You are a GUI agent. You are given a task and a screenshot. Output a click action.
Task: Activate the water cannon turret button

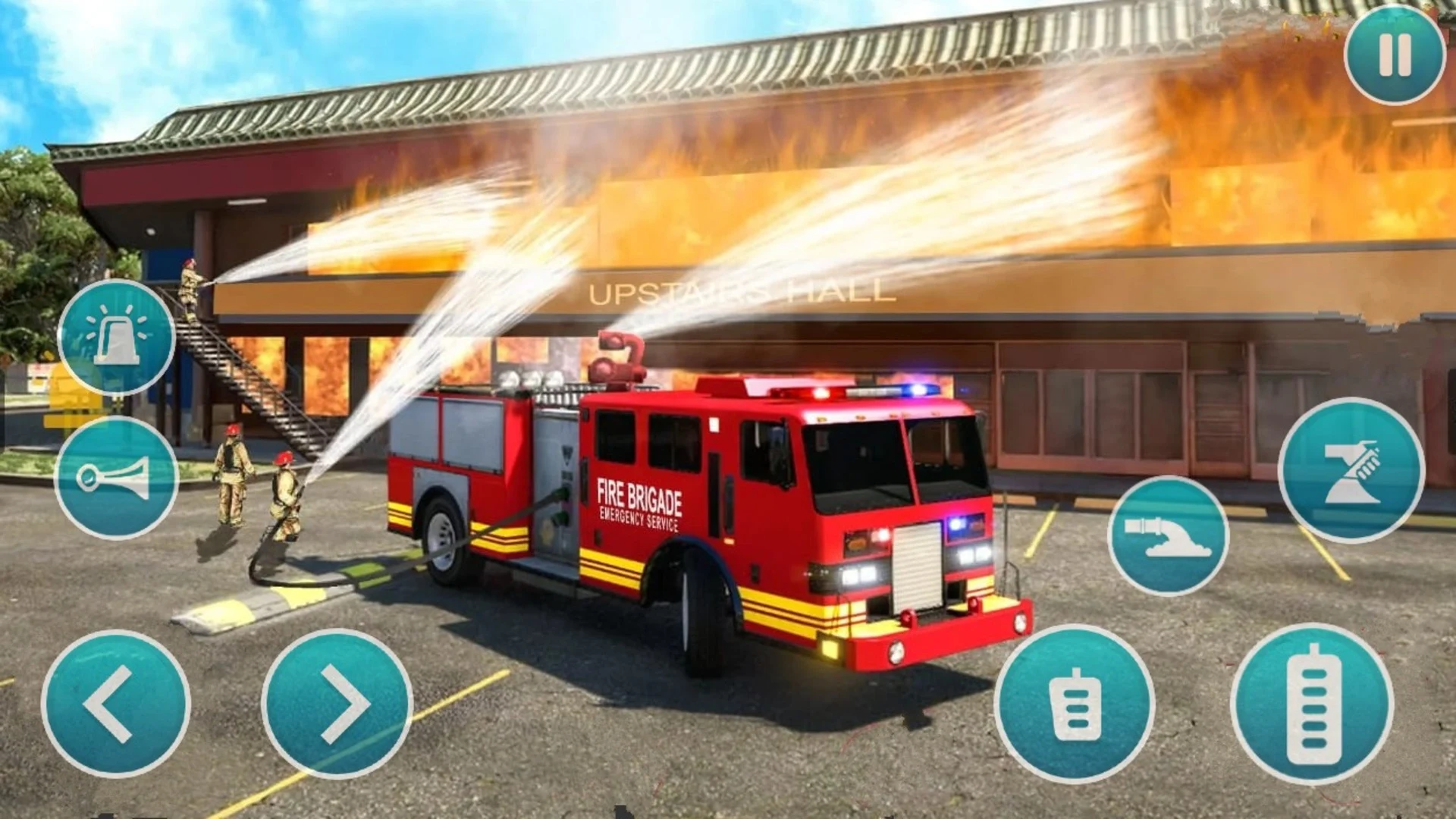click(1351, 471)
